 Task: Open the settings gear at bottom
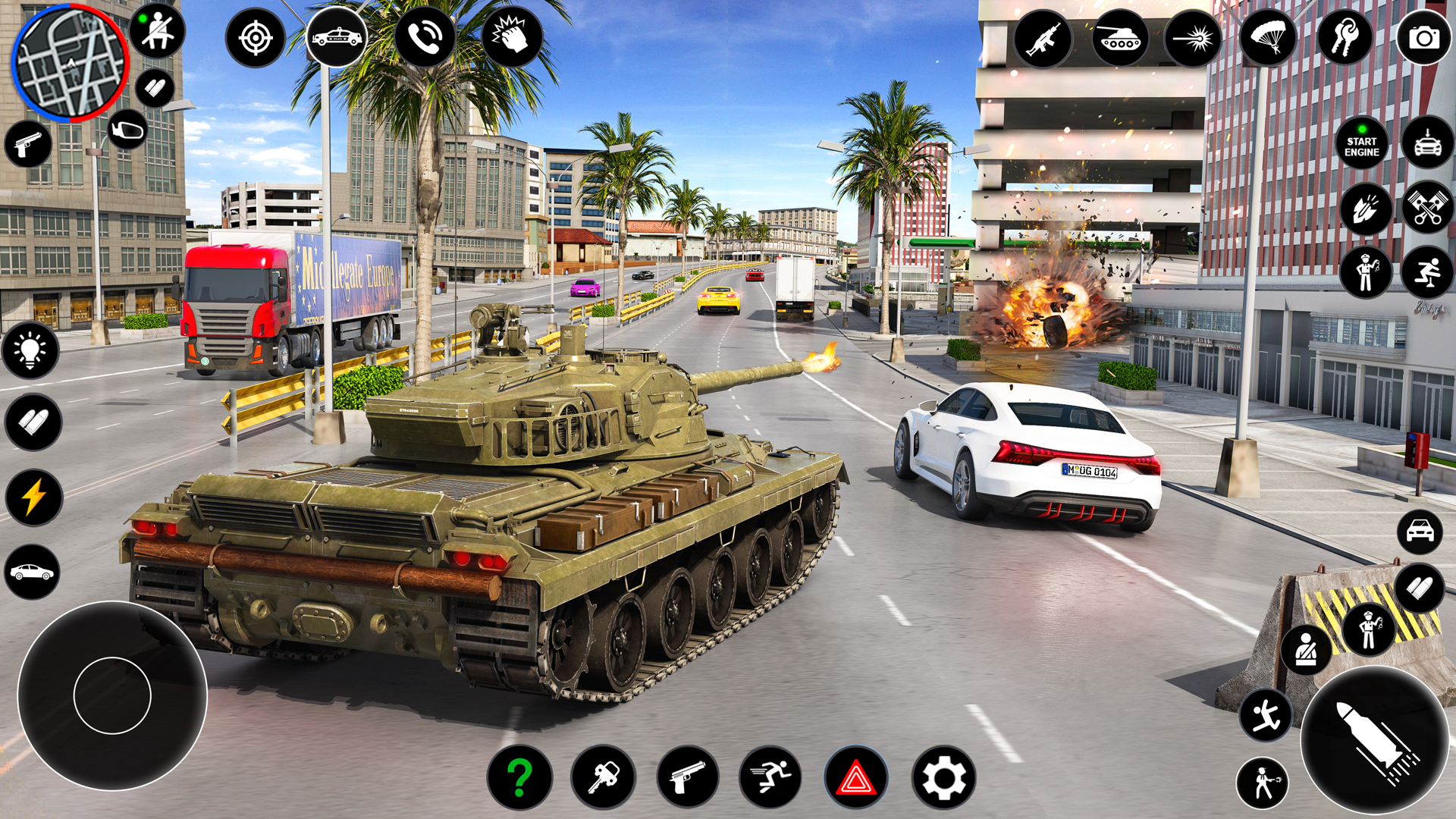tap(940, 778)
